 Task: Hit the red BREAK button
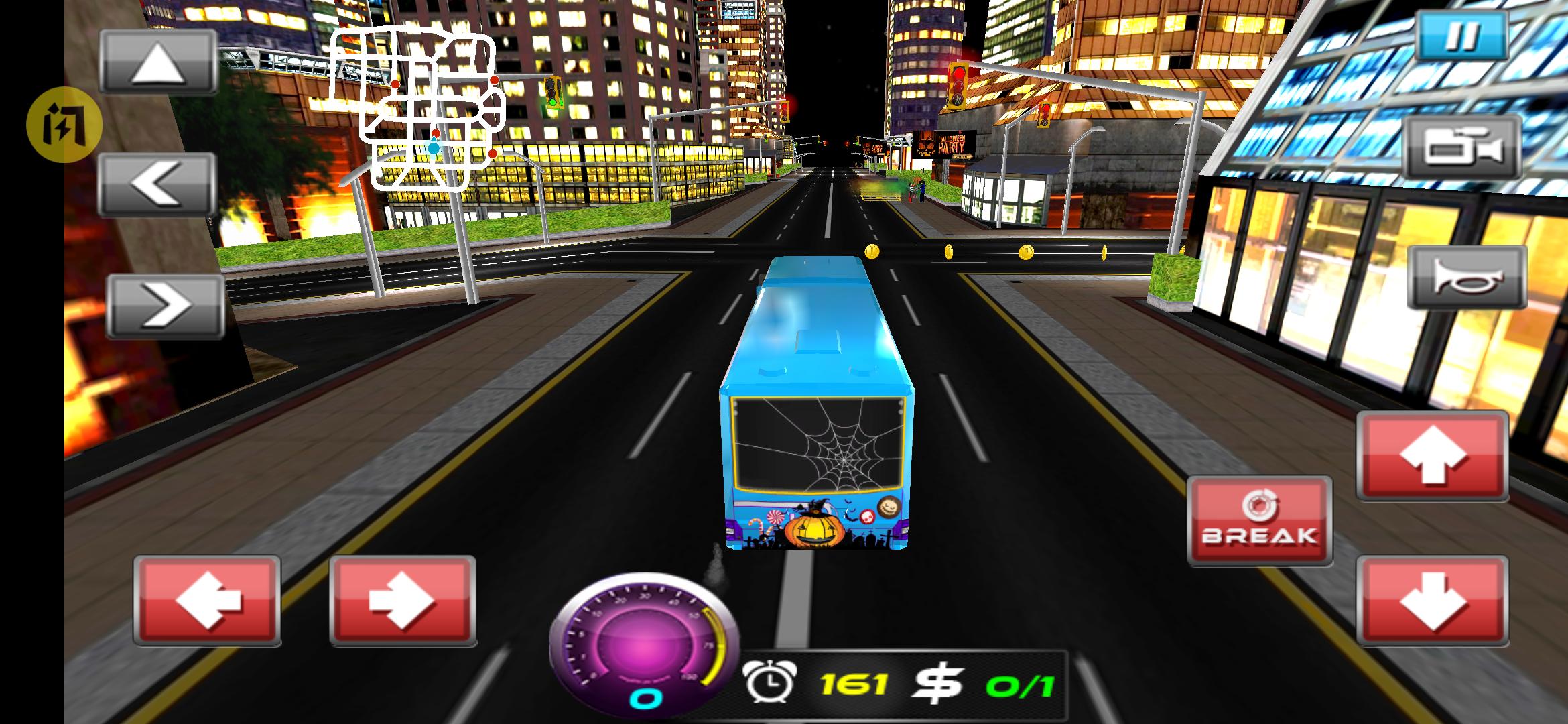[1259, 521]
